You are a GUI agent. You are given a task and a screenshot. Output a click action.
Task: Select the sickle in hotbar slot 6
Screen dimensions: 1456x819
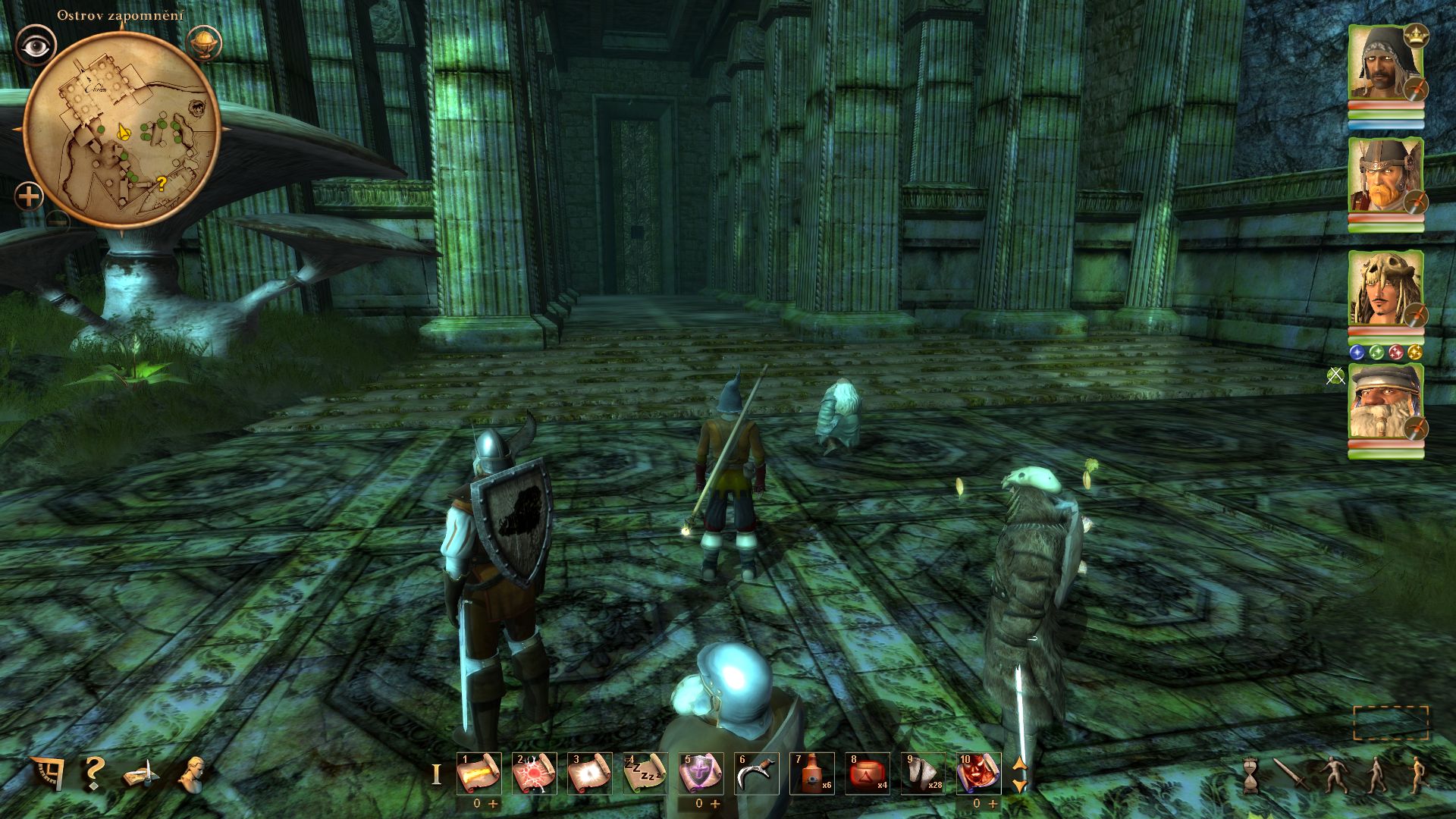coord(756,773)
